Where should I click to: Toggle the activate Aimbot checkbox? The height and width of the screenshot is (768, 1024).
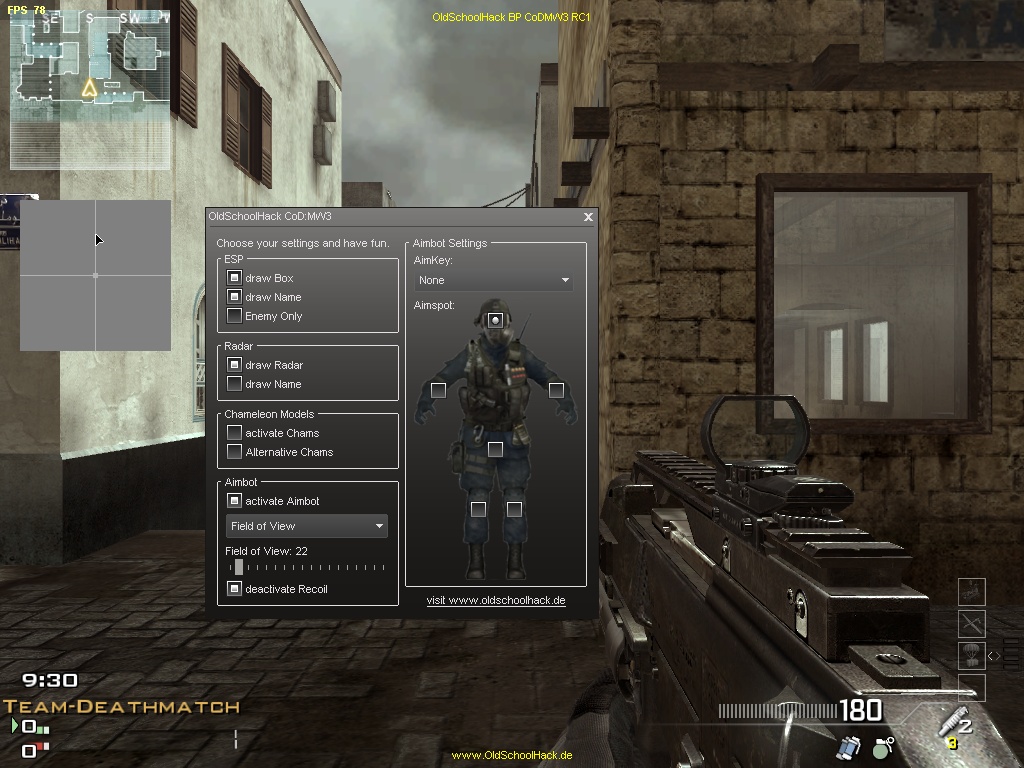click(x=234, y=501)
